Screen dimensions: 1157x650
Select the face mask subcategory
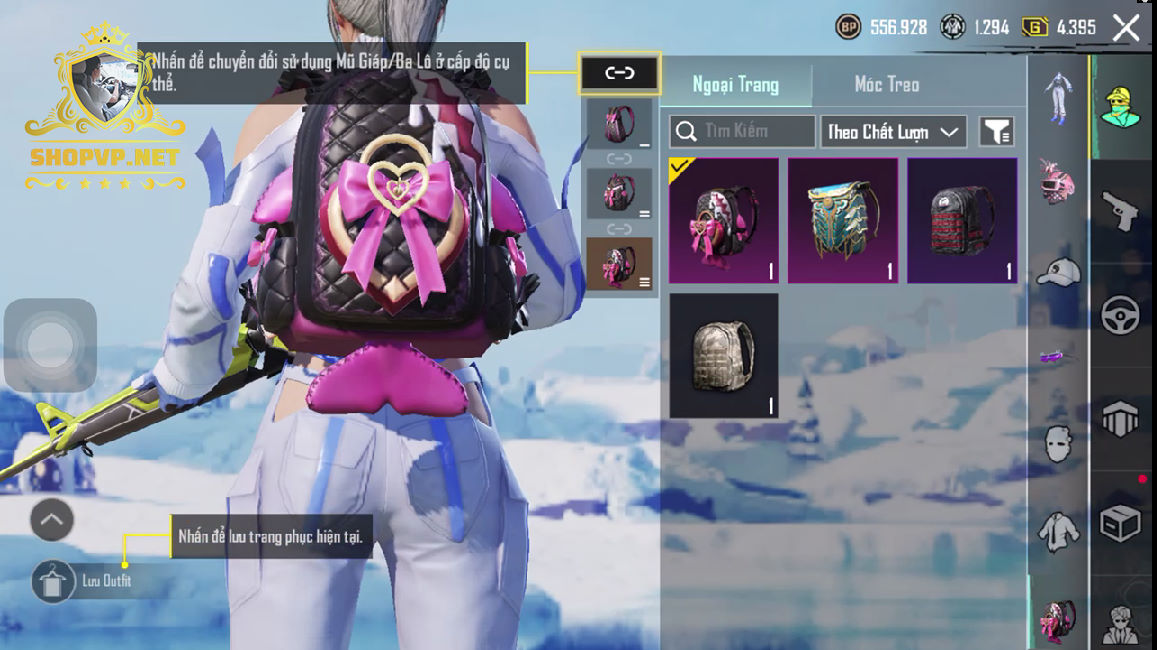1058,443
